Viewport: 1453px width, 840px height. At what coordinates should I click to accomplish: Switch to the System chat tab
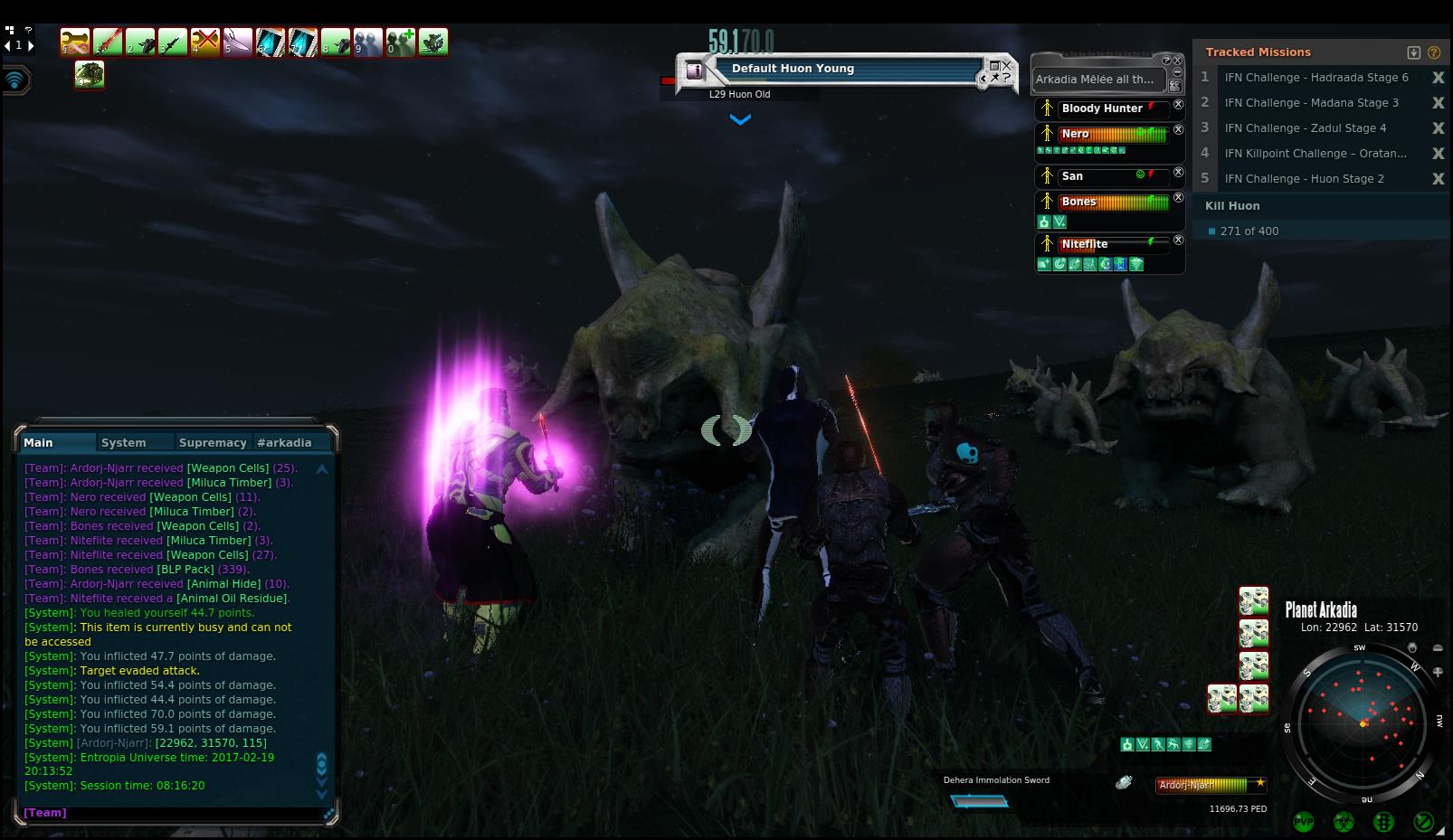(x=124, y=442)
